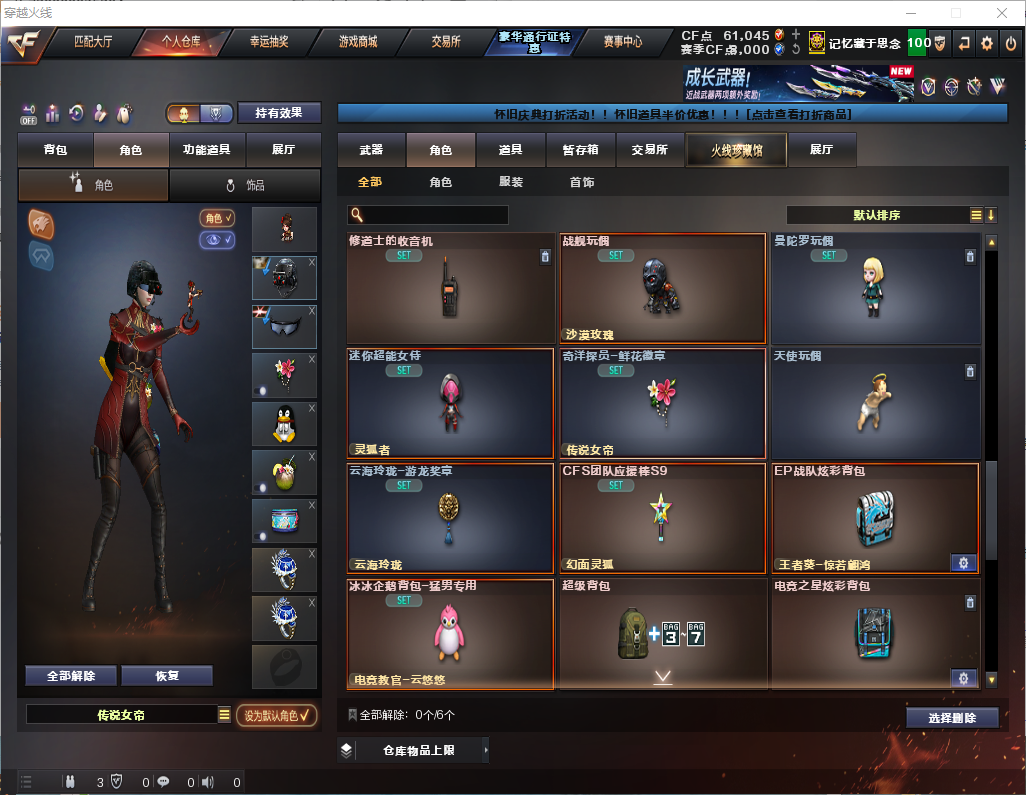Close the game window

(1001, 13)
